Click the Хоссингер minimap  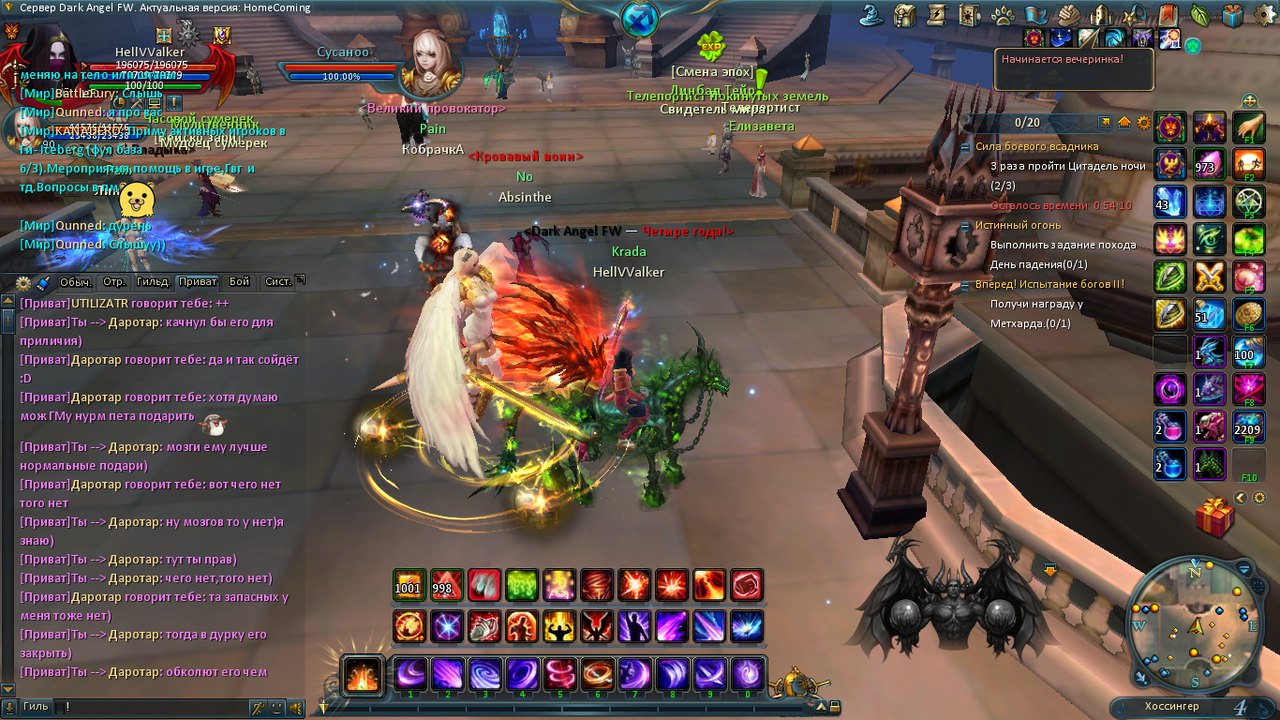(1194, 627)
